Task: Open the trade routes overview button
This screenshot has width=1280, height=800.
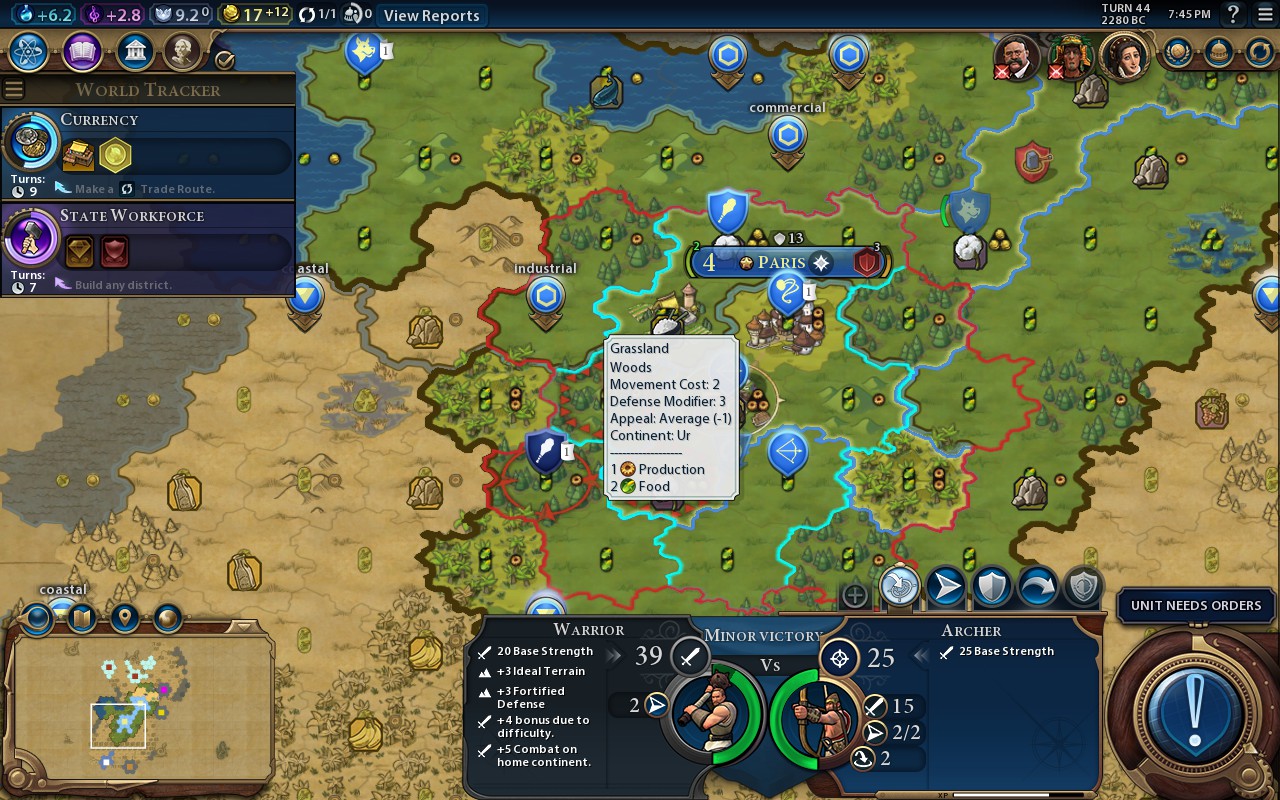Action: (x=1259, y=51)
